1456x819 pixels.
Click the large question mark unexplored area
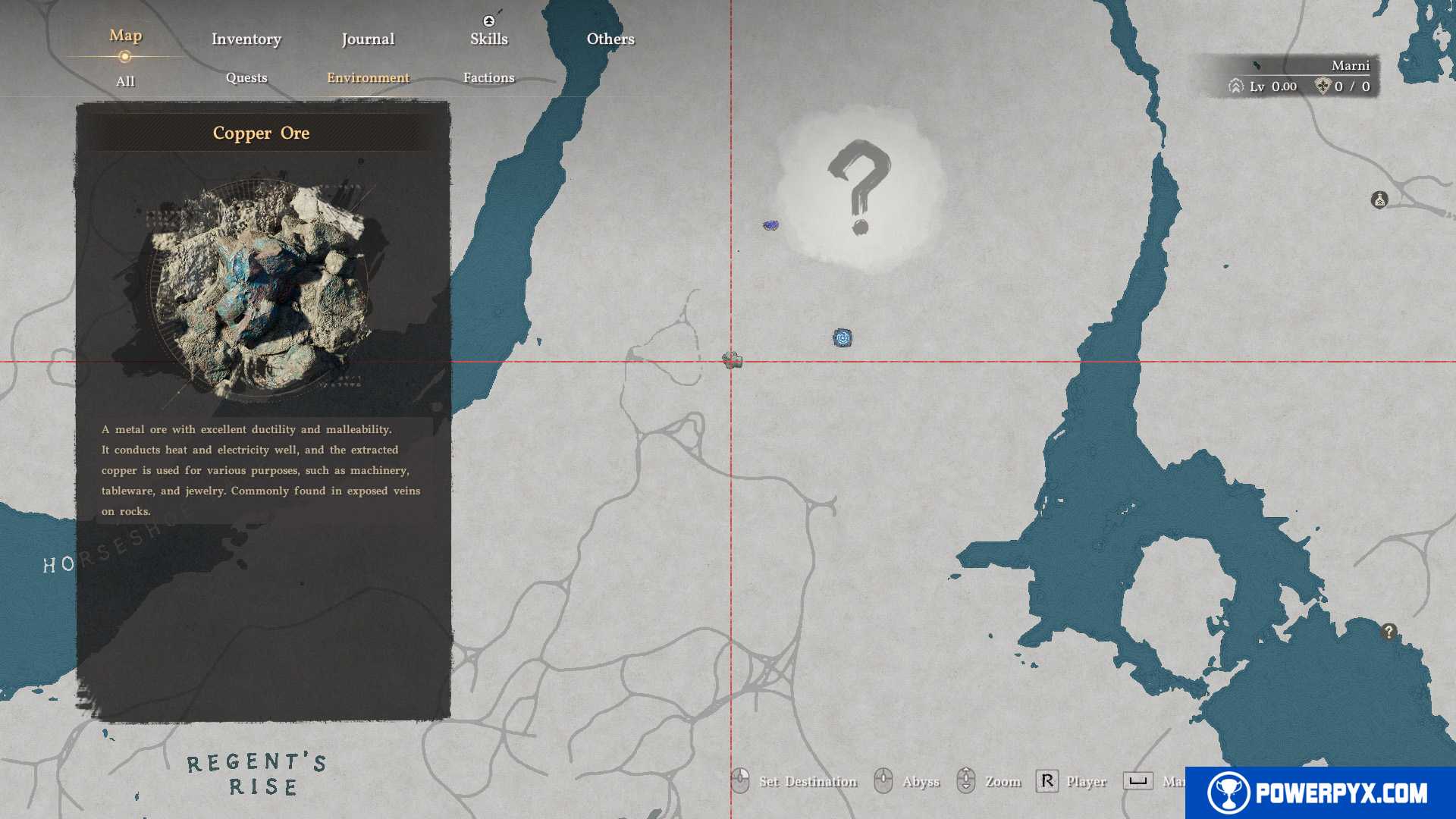click(859, 187)
